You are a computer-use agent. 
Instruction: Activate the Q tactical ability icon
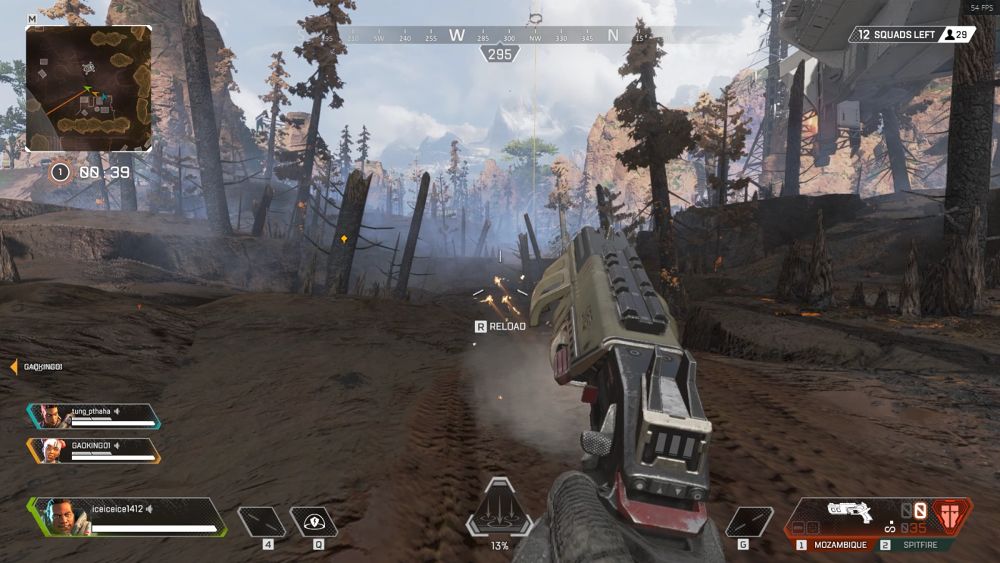313,522
